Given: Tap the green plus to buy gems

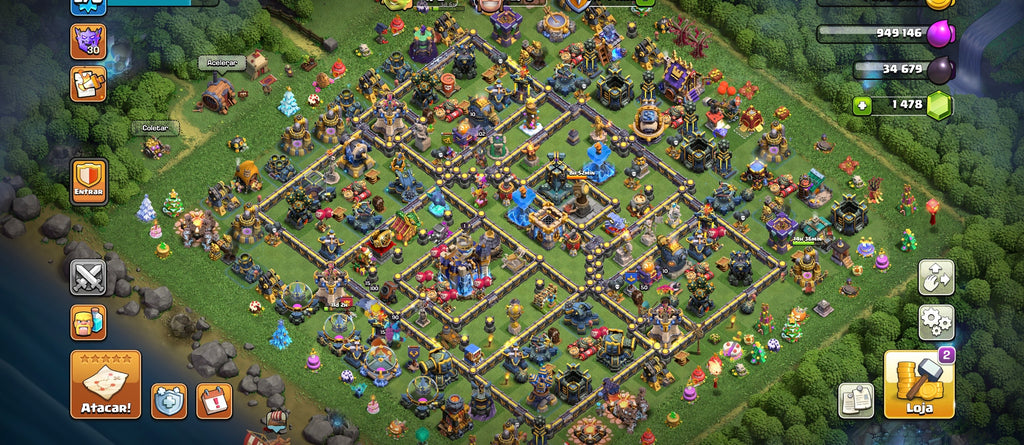Looking at the screenshot, I should 862,105.
